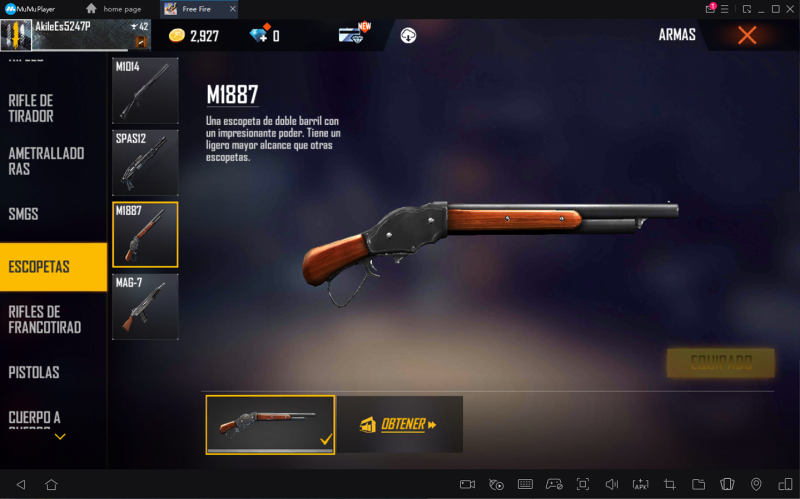Open the Pistolas category

tap(35, 372)
